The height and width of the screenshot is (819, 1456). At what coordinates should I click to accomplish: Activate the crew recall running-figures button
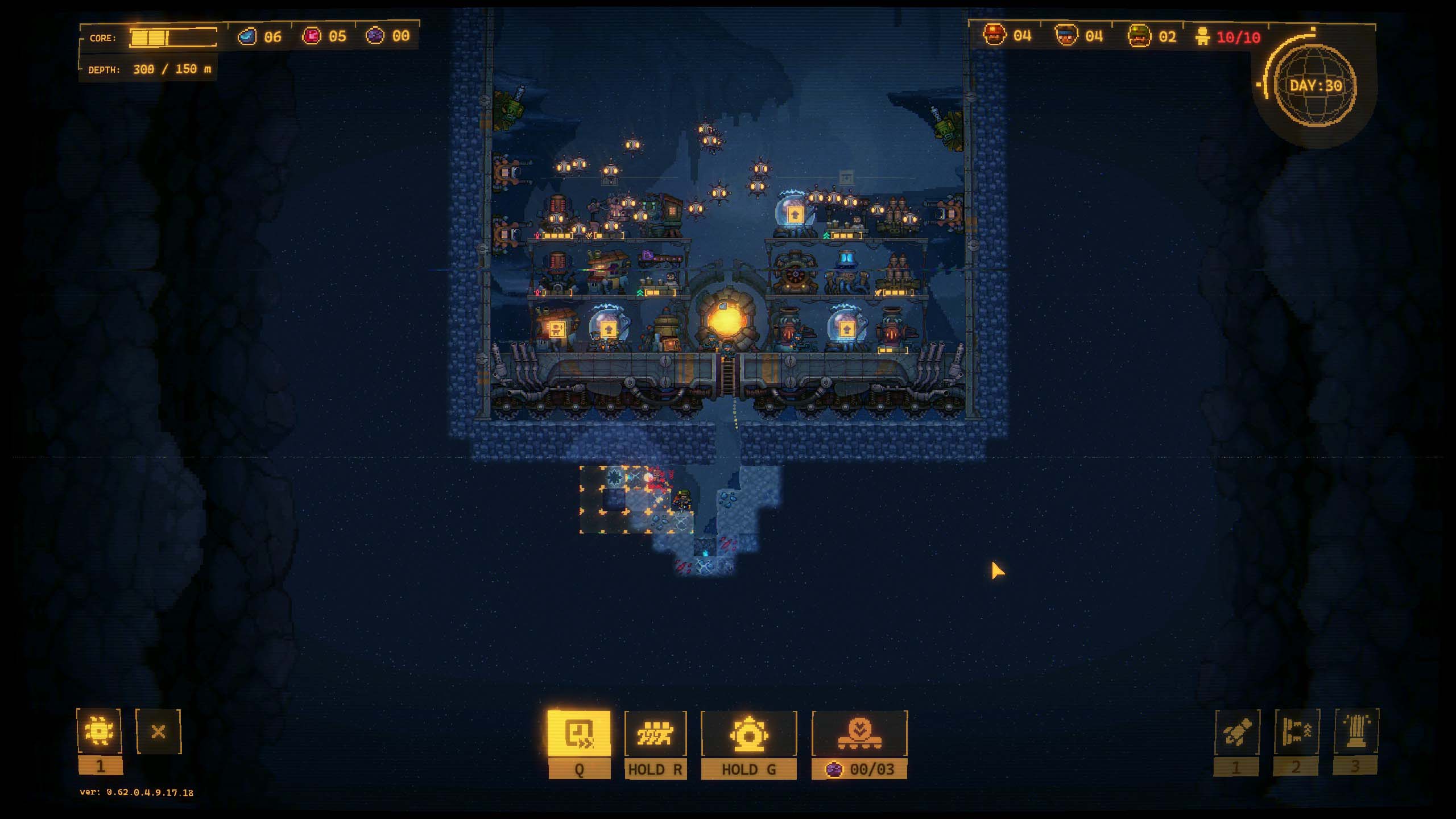pyautogui.click(x=655, y=734)
